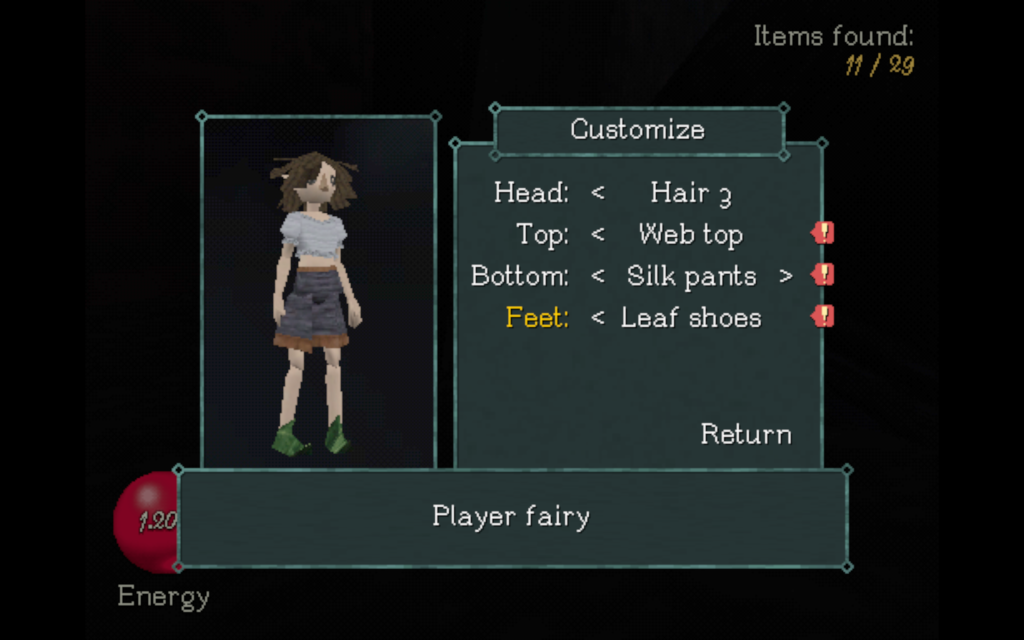The image size is (1024, 640).
Task: Click the left arrow beside Web top
Action: pos(598,235)
